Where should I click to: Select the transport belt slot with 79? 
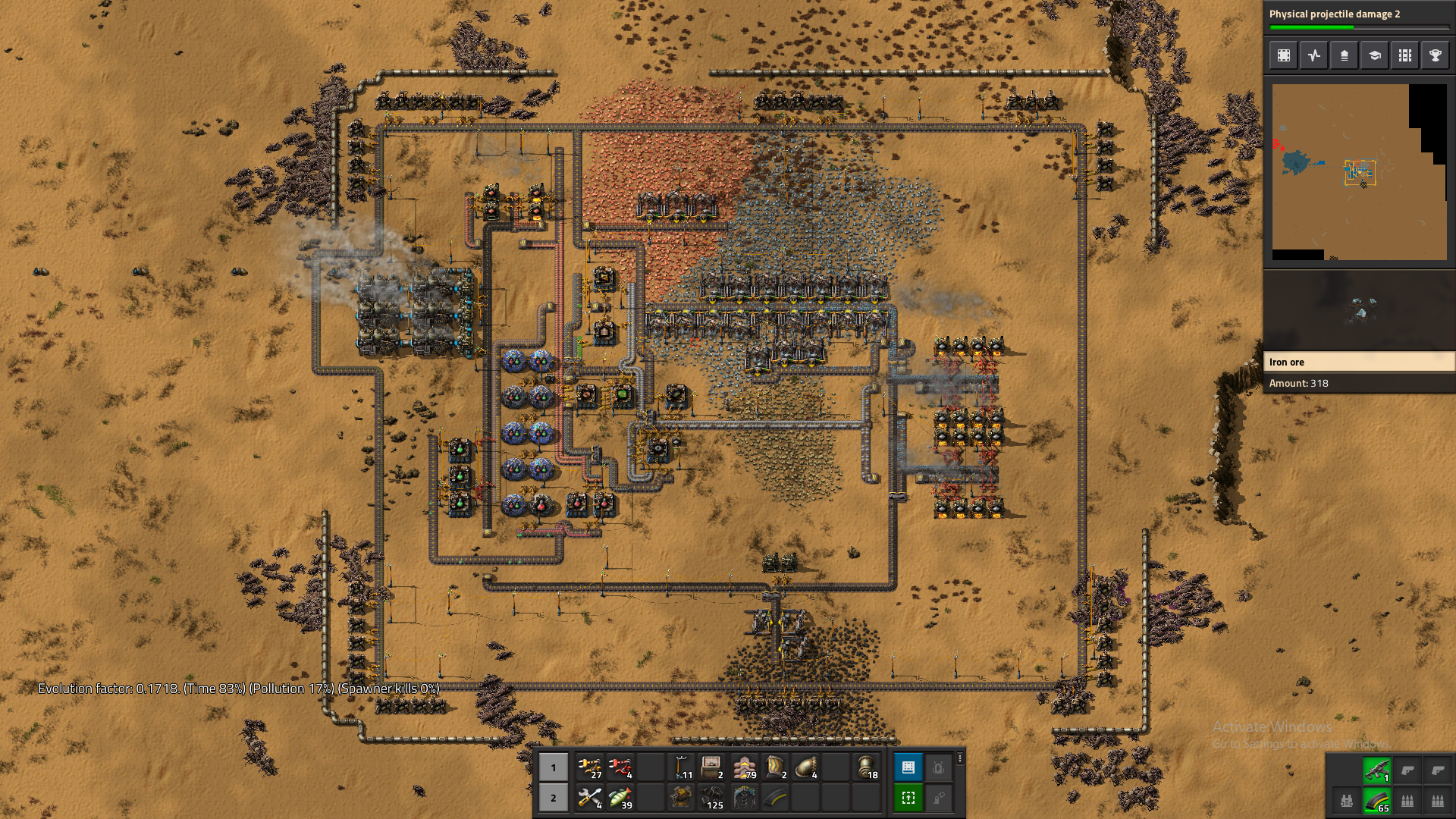point(745,767)
